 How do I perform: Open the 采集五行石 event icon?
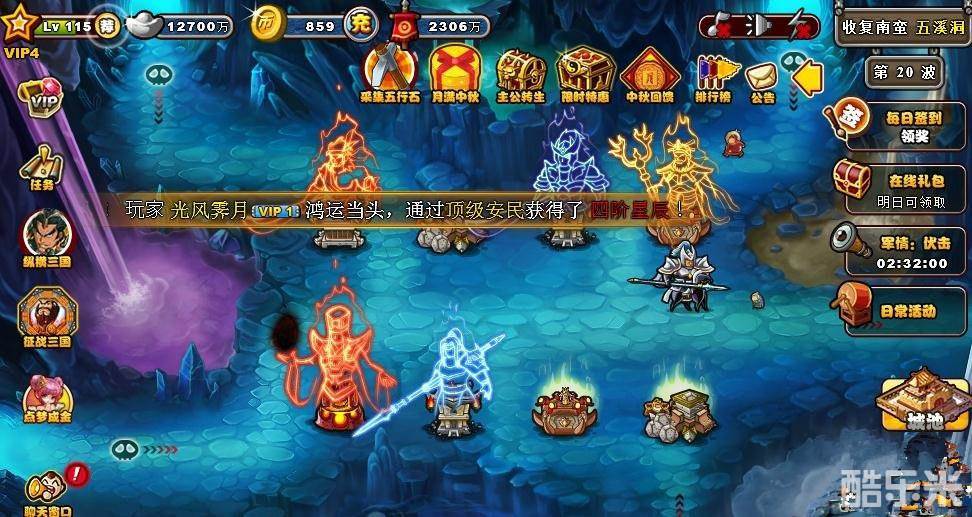391,72
